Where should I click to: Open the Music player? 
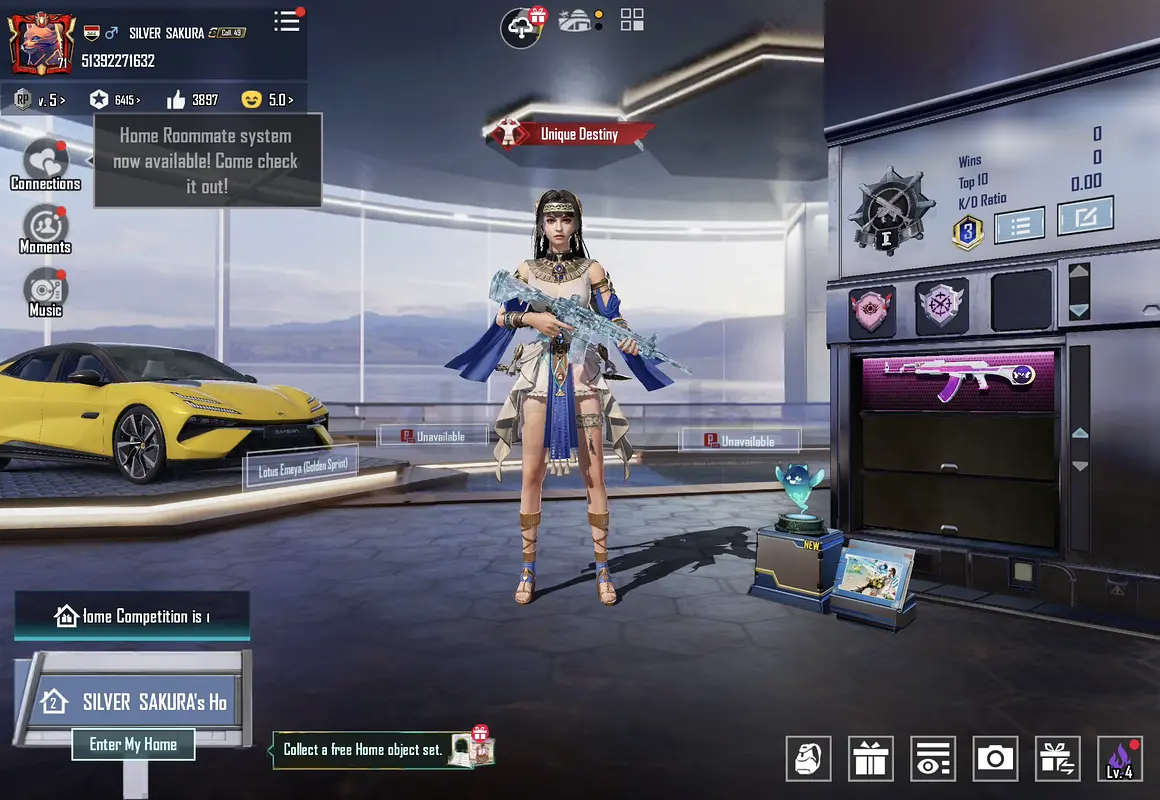[x=45, y=292]
